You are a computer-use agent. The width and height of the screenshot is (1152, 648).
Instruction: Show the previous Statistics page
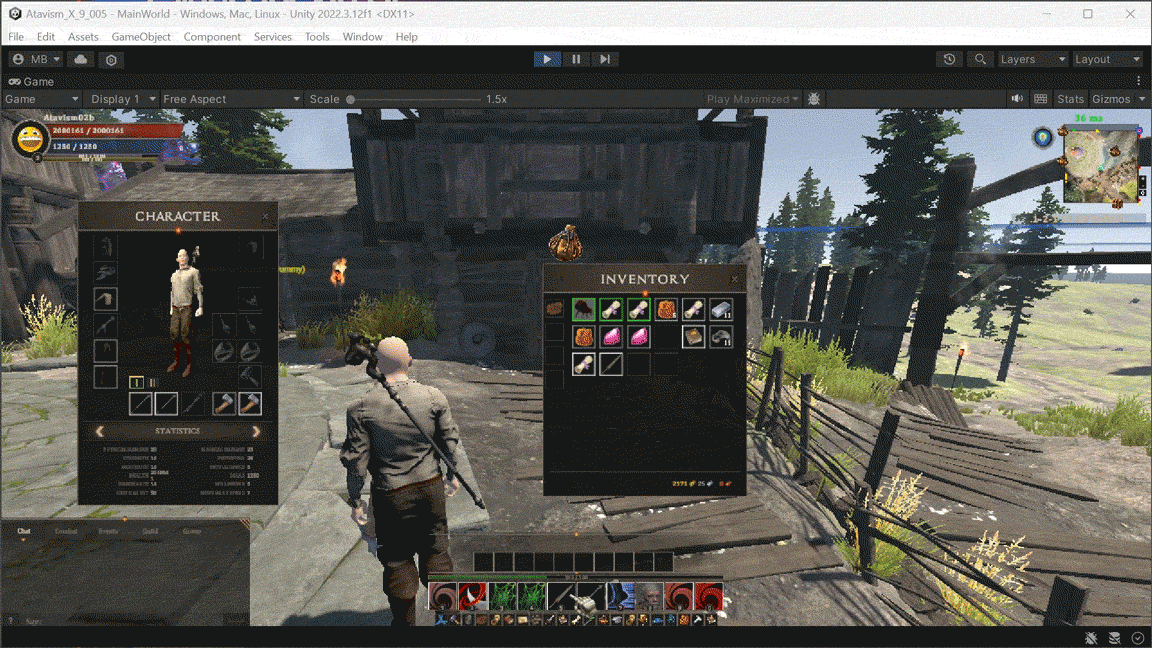(100, 431)
